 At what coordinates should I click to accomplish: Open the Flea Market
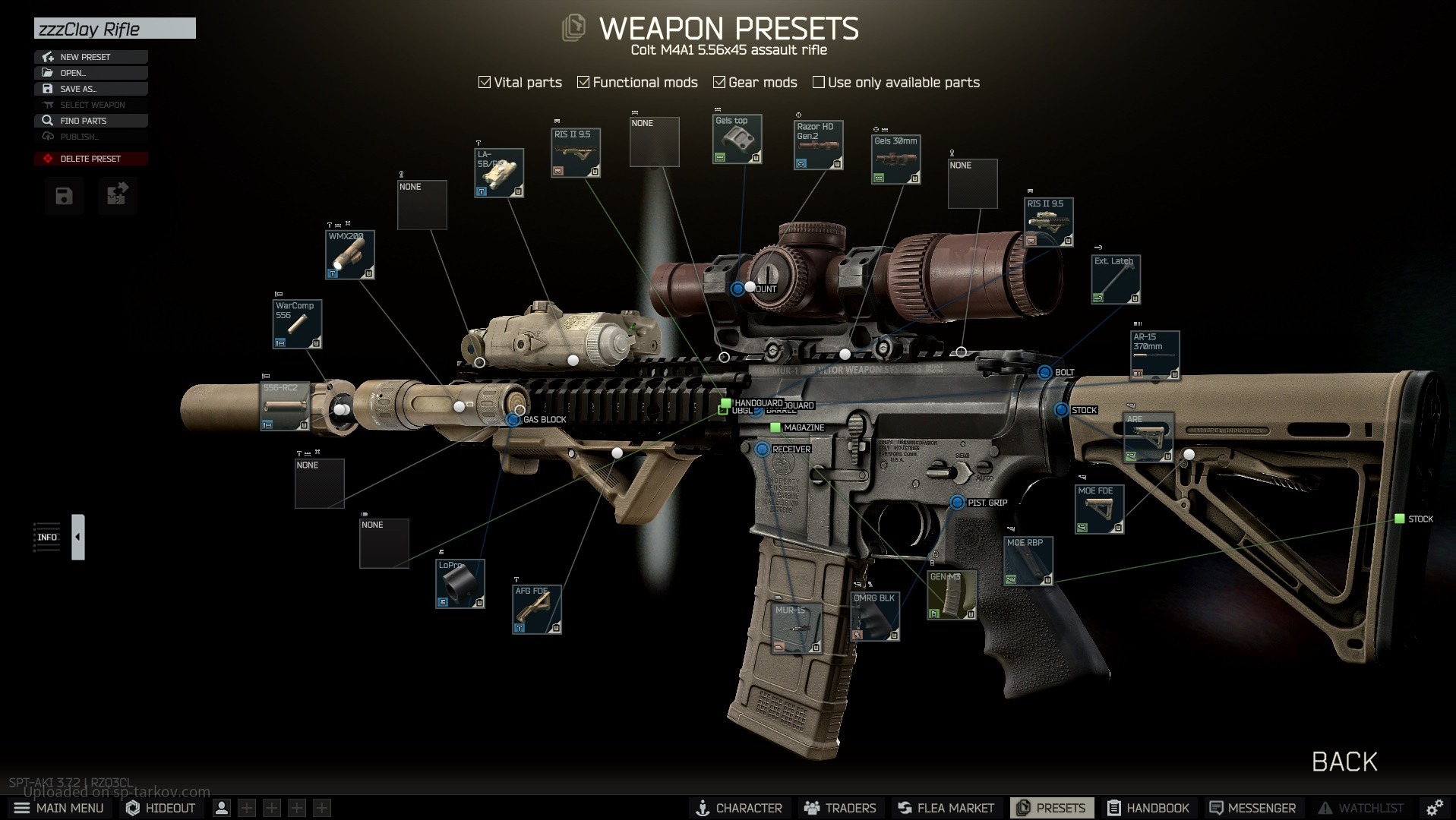point(946,808)
